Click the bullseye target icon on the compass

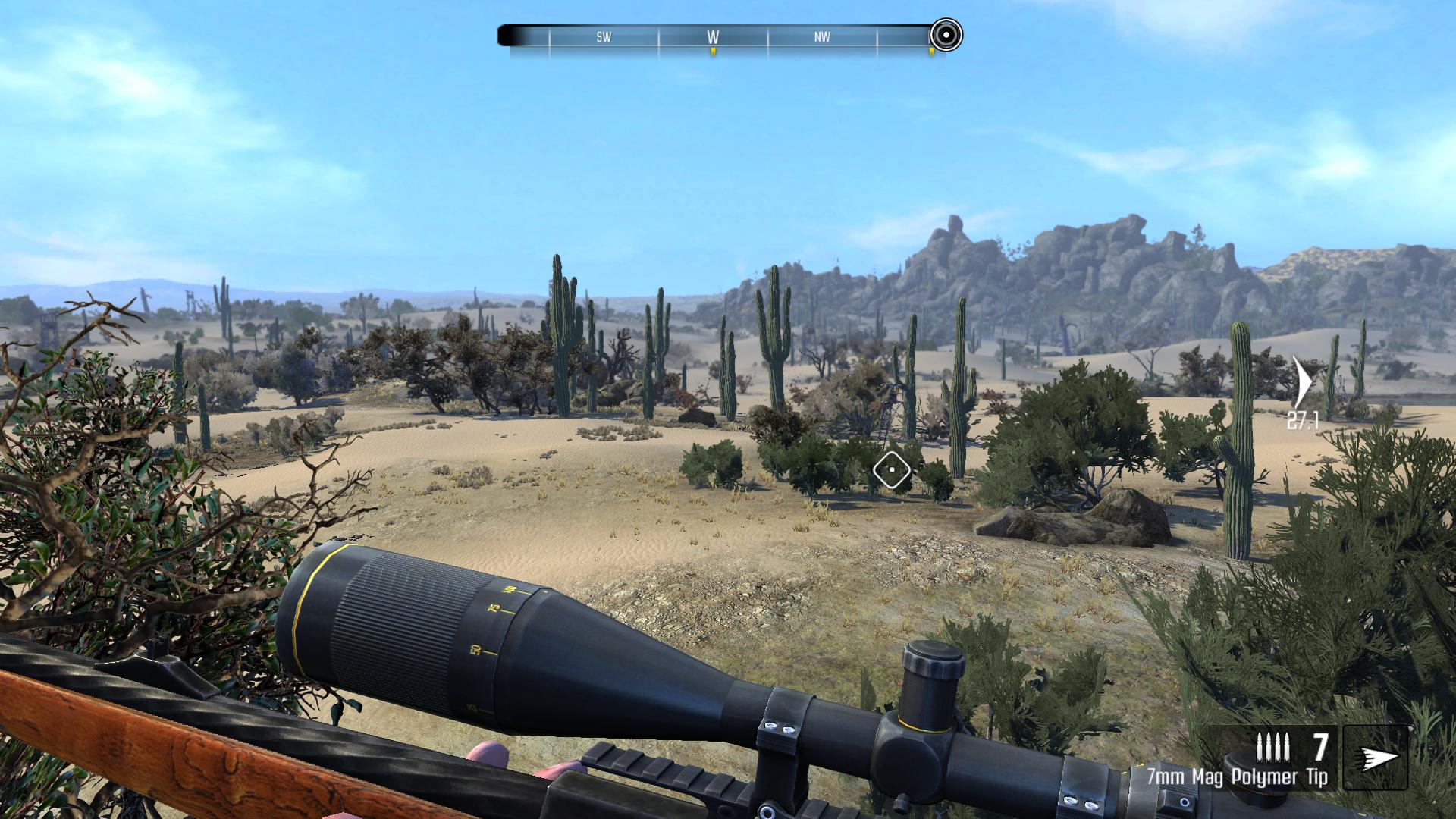point(946,35)
